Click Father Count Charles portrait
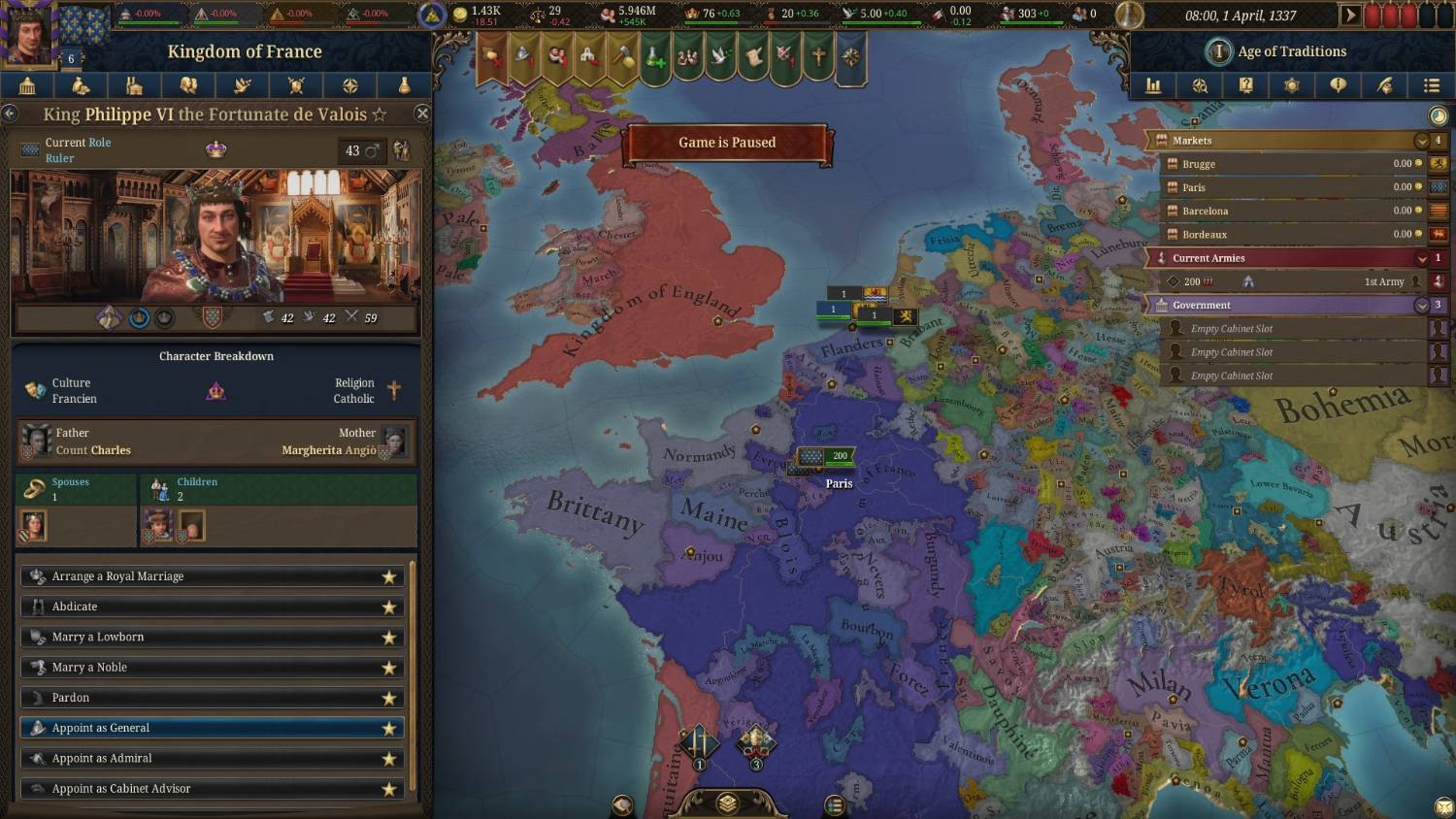Viewport: 1456px width, 819px height. tap(37, 441)
